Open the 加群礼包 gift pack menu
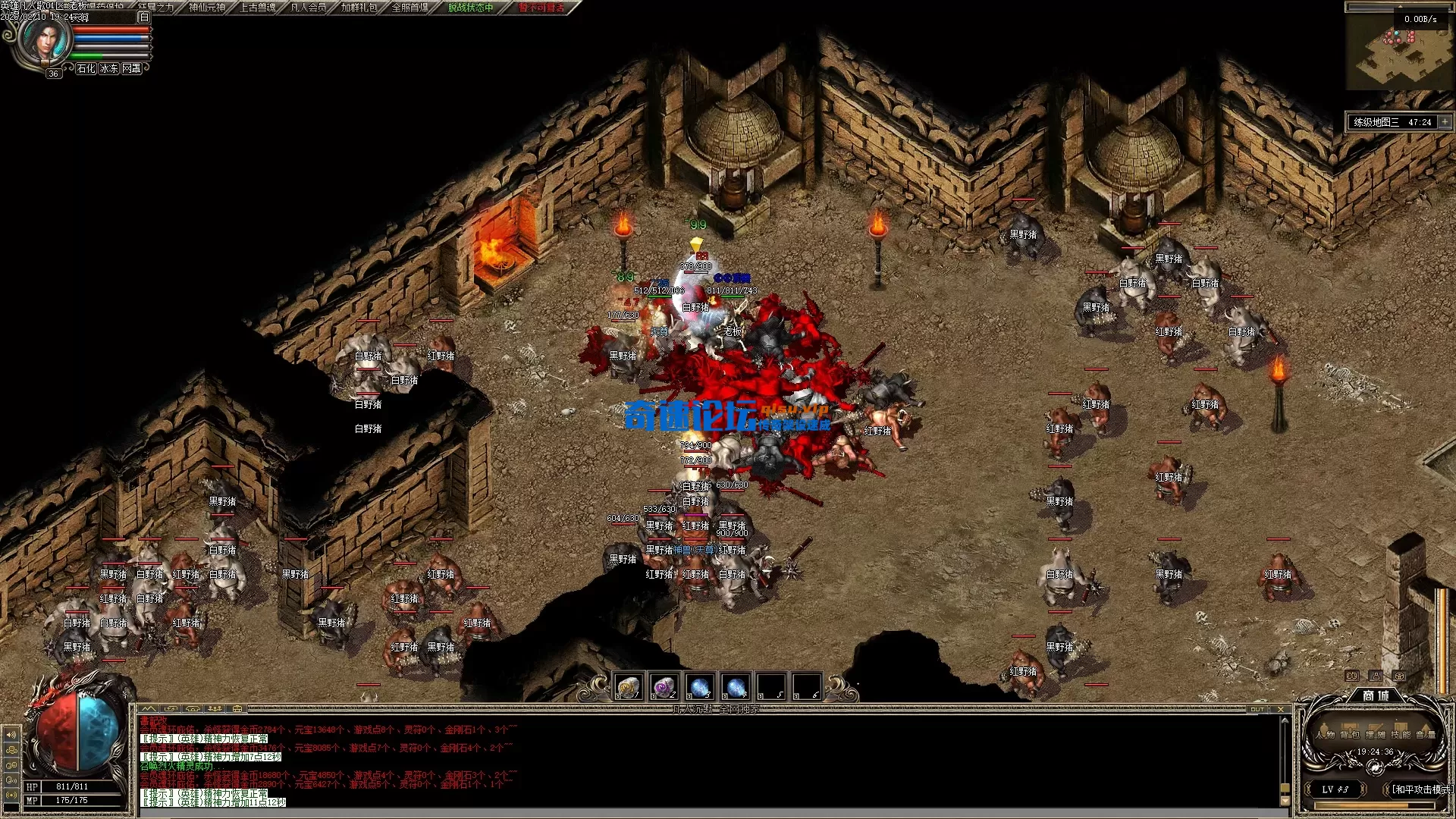This screenshot has height=819, width=1456. point(359,8)
